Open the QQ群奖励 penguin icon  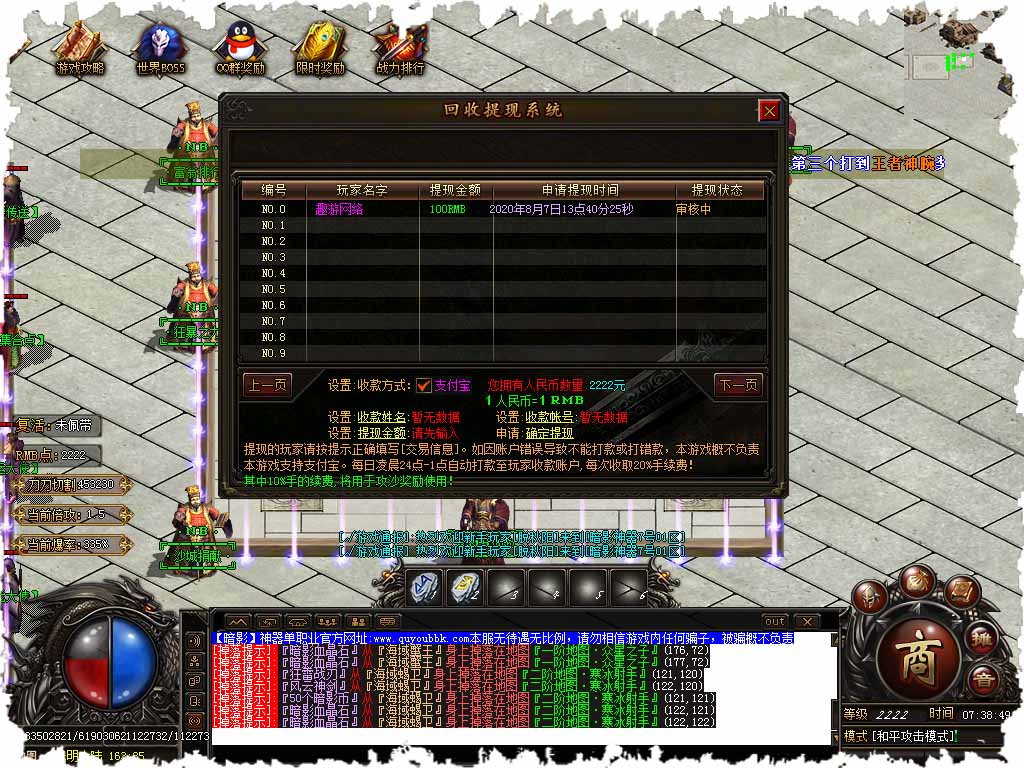pyautogui.click(x=240, y=48)
